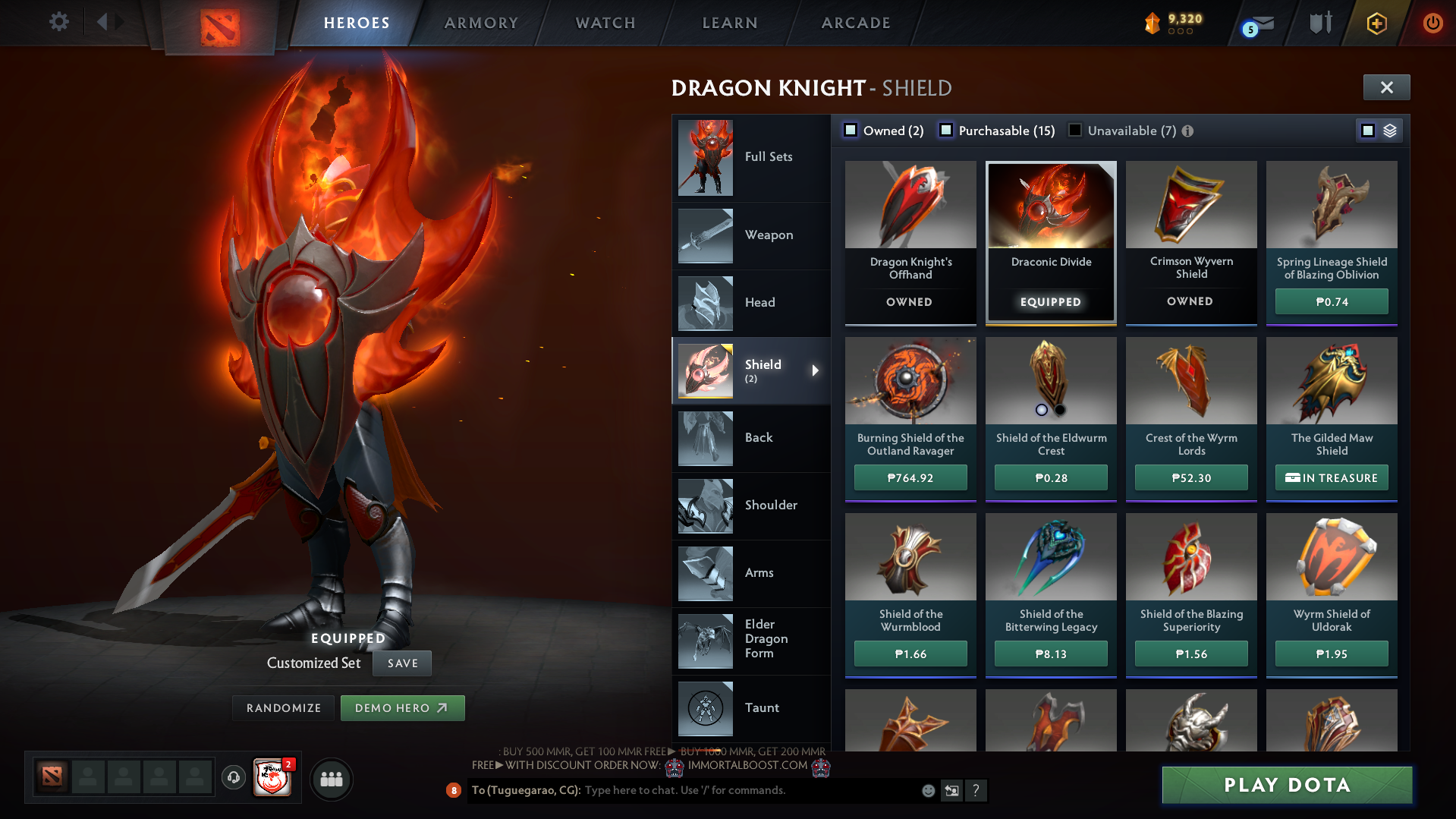Switch to the ARMORY tab
The width and height of the screenshot is (1456, 819).
(480, 23)
